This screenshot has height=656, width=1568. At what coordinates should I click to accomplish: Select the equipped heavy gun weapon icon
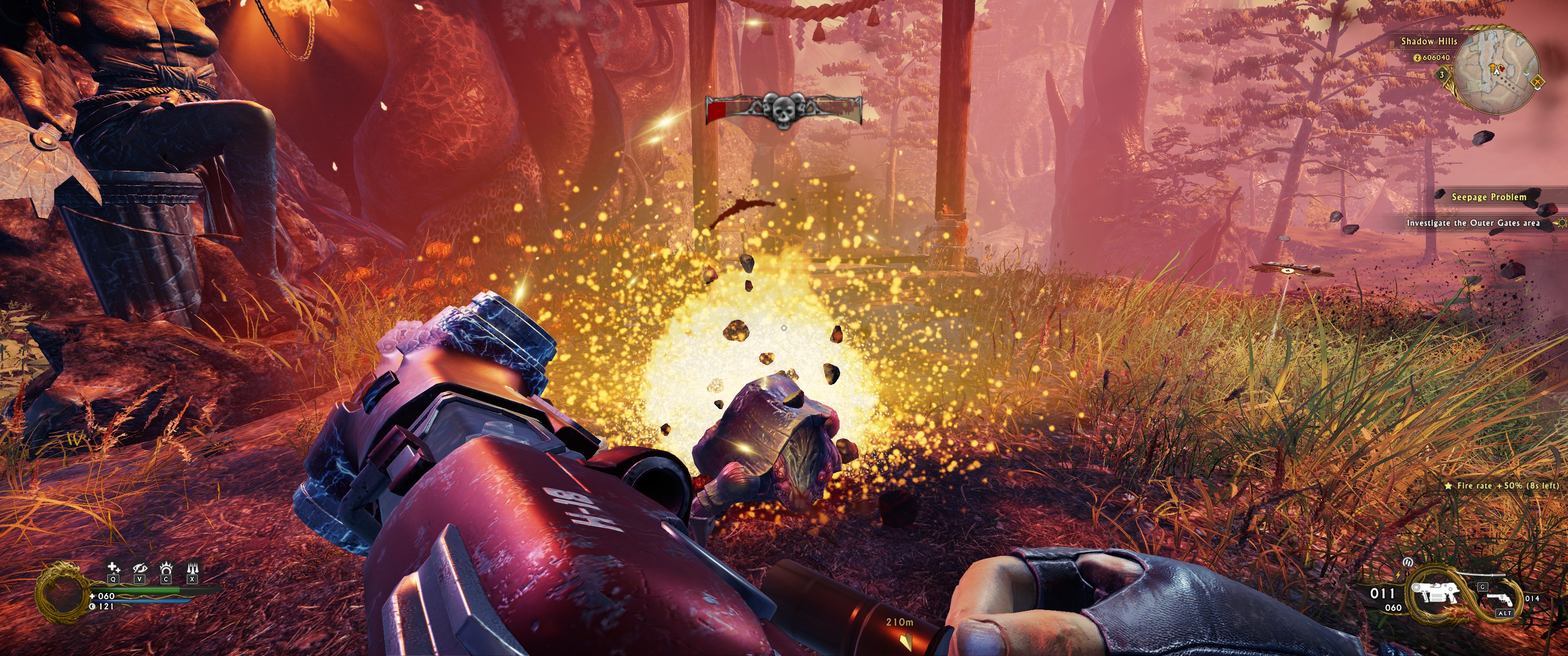click(1435, 592)
